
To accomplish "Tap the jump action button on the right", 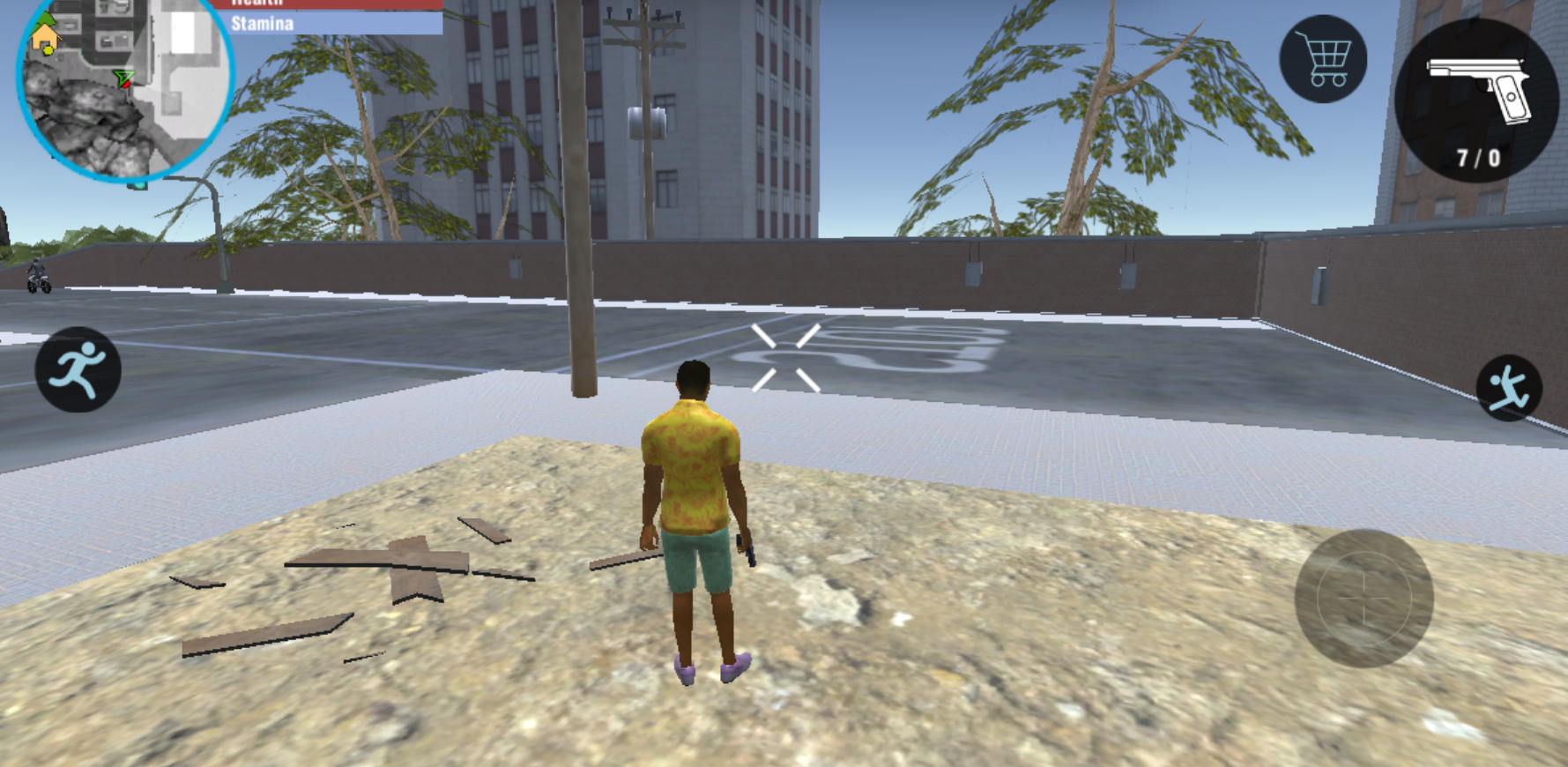I will (1511, 386).
